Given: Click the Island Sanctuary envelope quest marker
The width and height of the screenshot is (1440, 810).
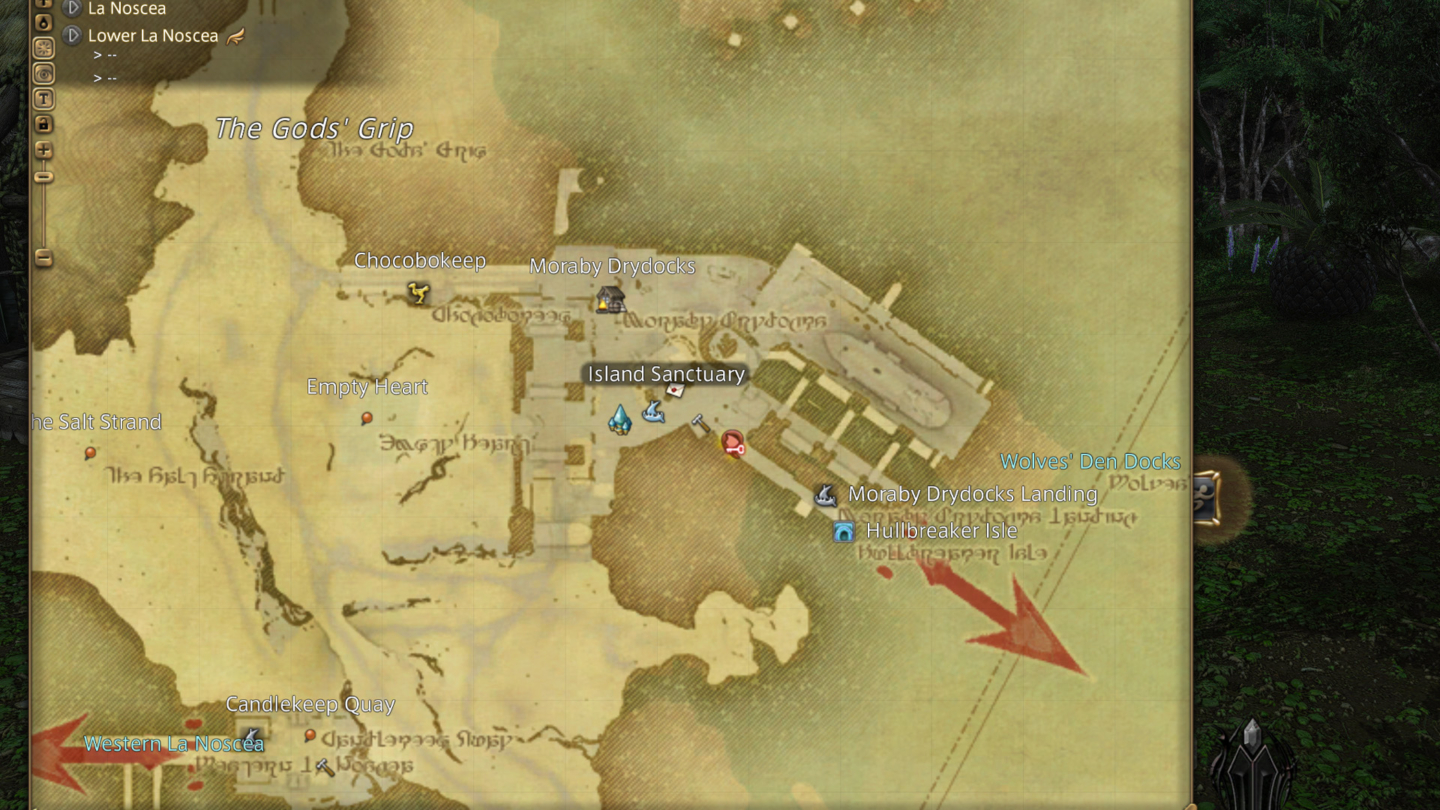Looking at the screenshot, I should (x=675, y=390).
